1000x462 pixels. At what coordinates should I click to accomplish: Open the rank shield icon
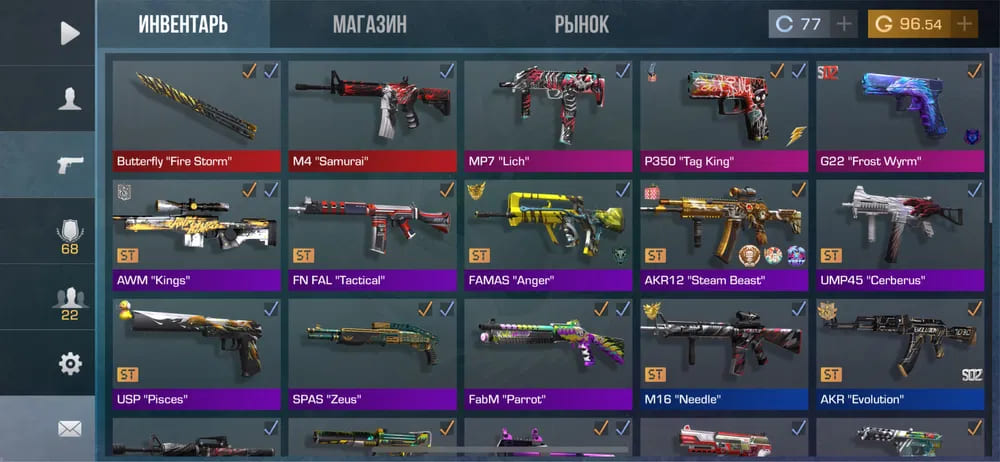coord(69,235)
